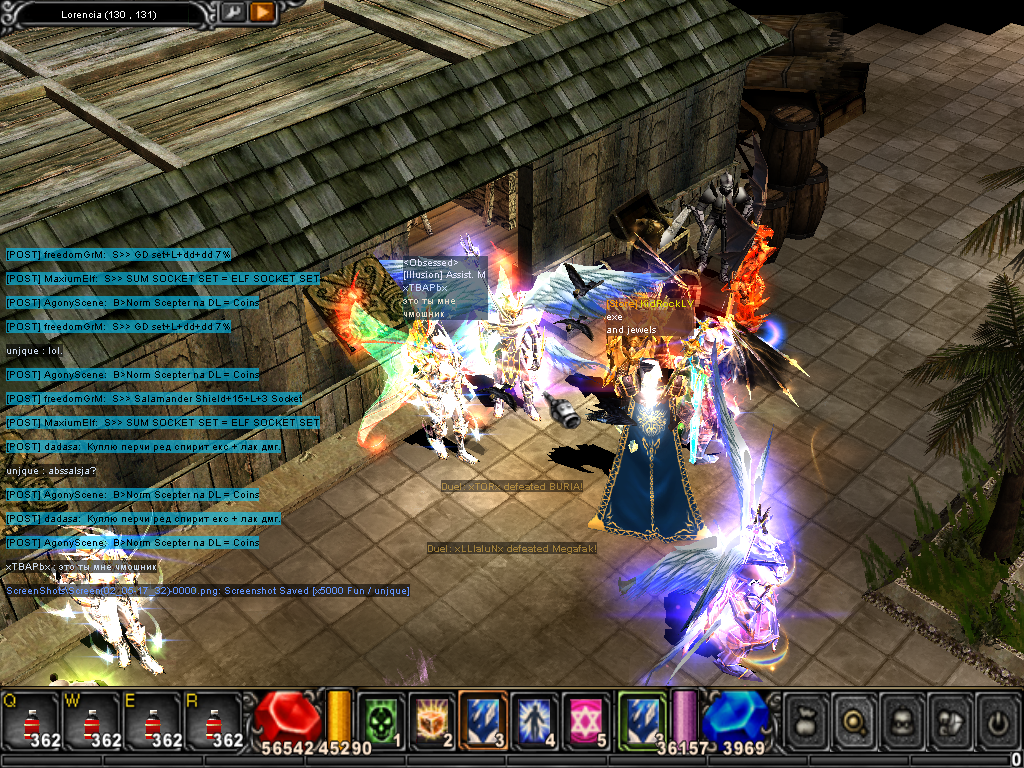Activate the pink hexagram skill in slot 5
The width and height of the screenshot is (1024, 768).
pyautogui.click(x=587, y=719)
